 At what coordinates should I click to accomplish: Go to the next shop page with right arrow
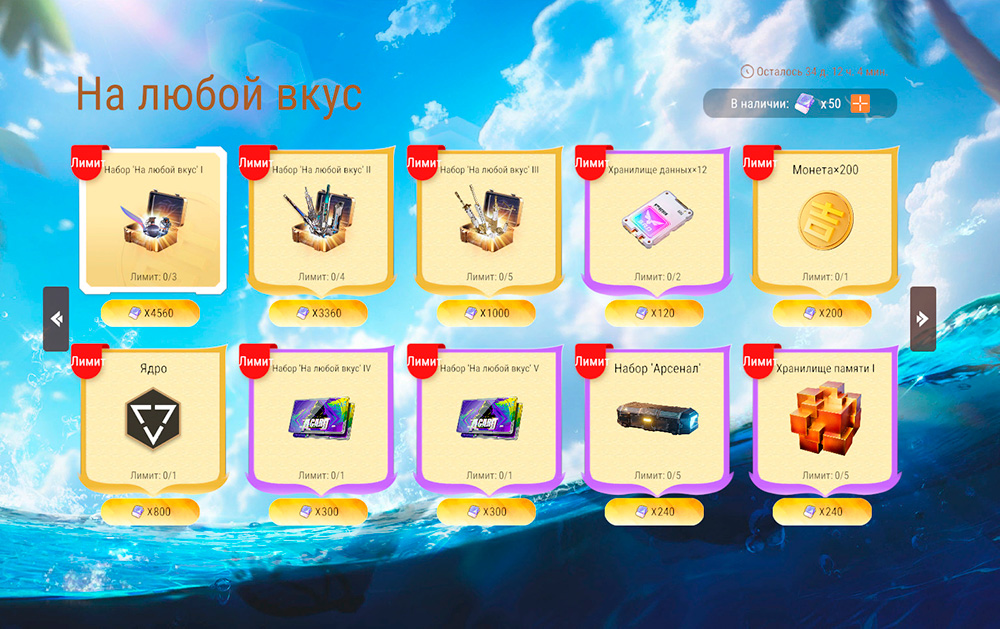coord(923,319)
